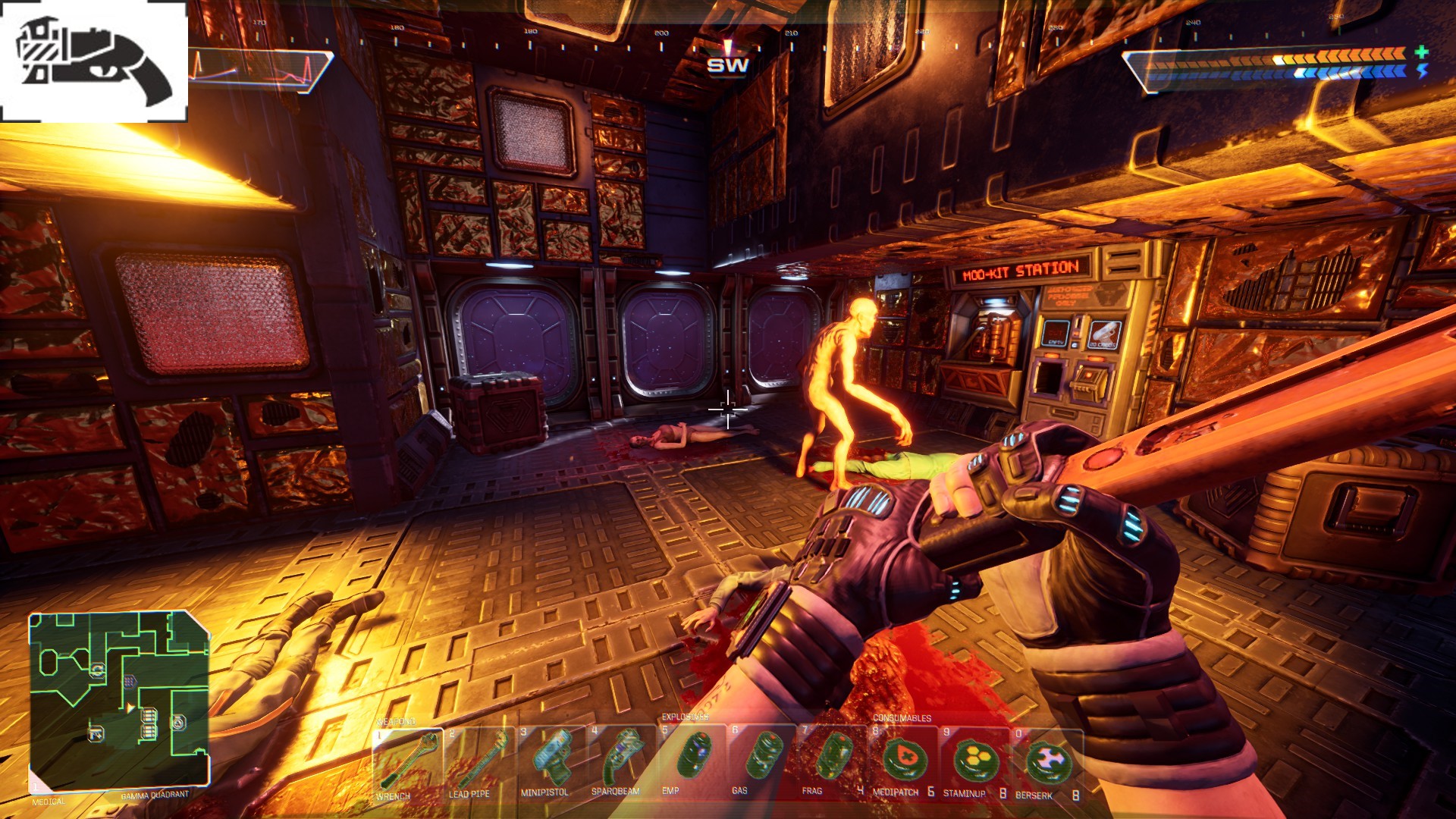Select the Wrench weapon slot

tap(407, 762)
